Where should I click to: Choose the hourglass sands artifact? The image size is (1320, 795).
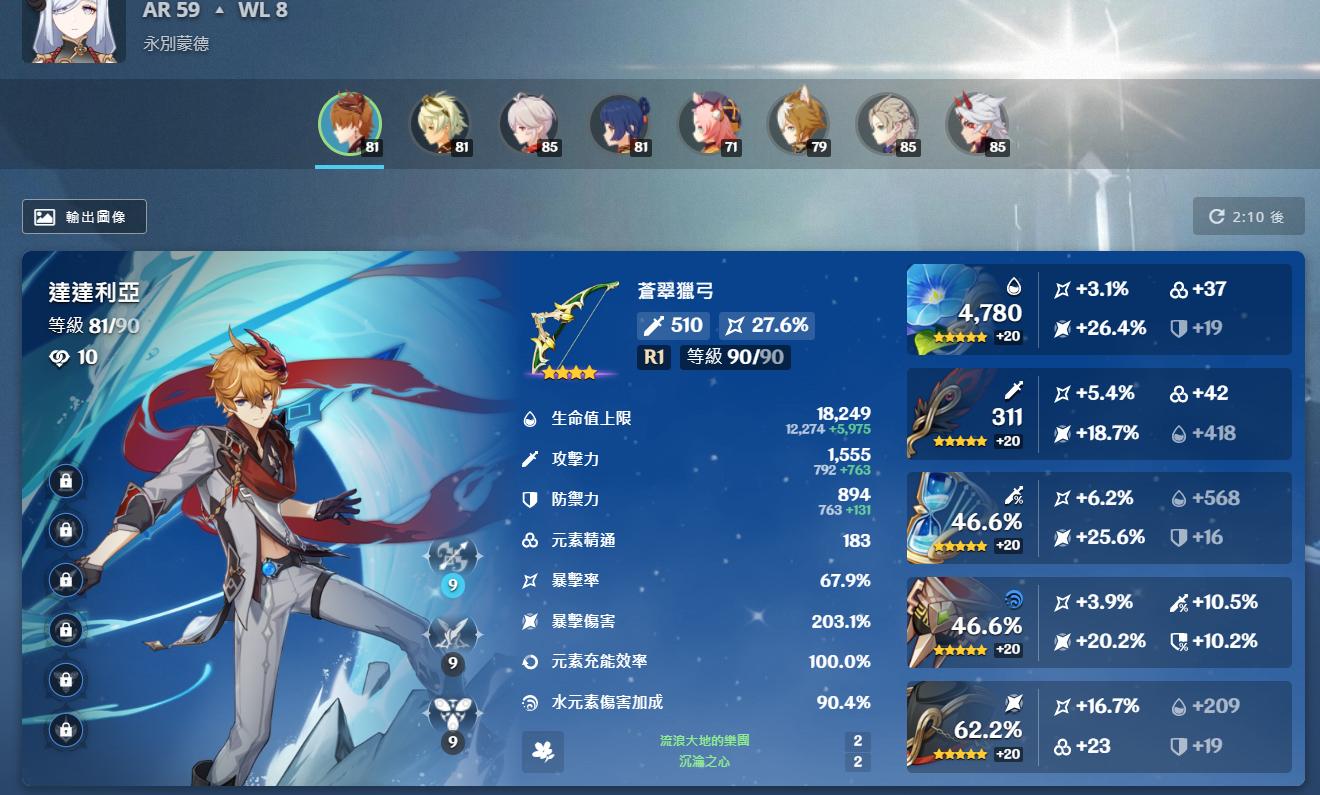click(x=943, y=518)
